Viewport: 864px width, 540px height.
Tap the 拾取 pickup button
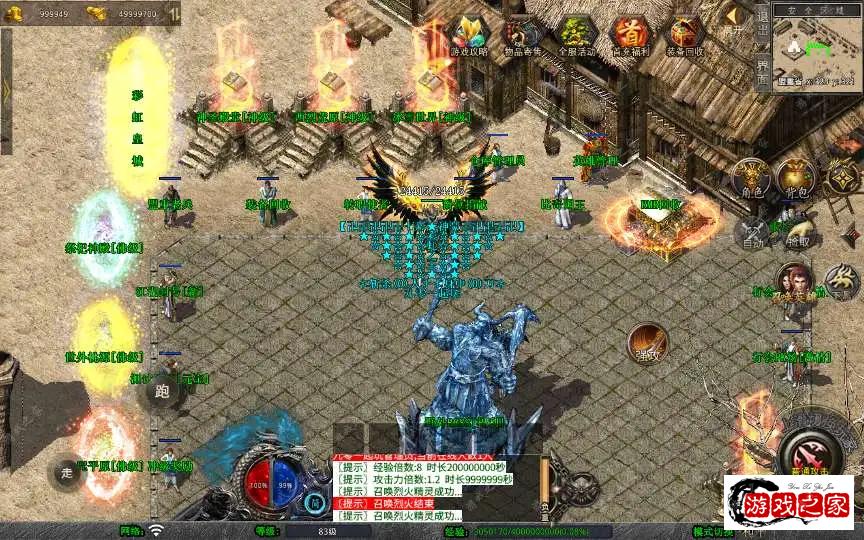pyautogui.click(x=797, y=232)
